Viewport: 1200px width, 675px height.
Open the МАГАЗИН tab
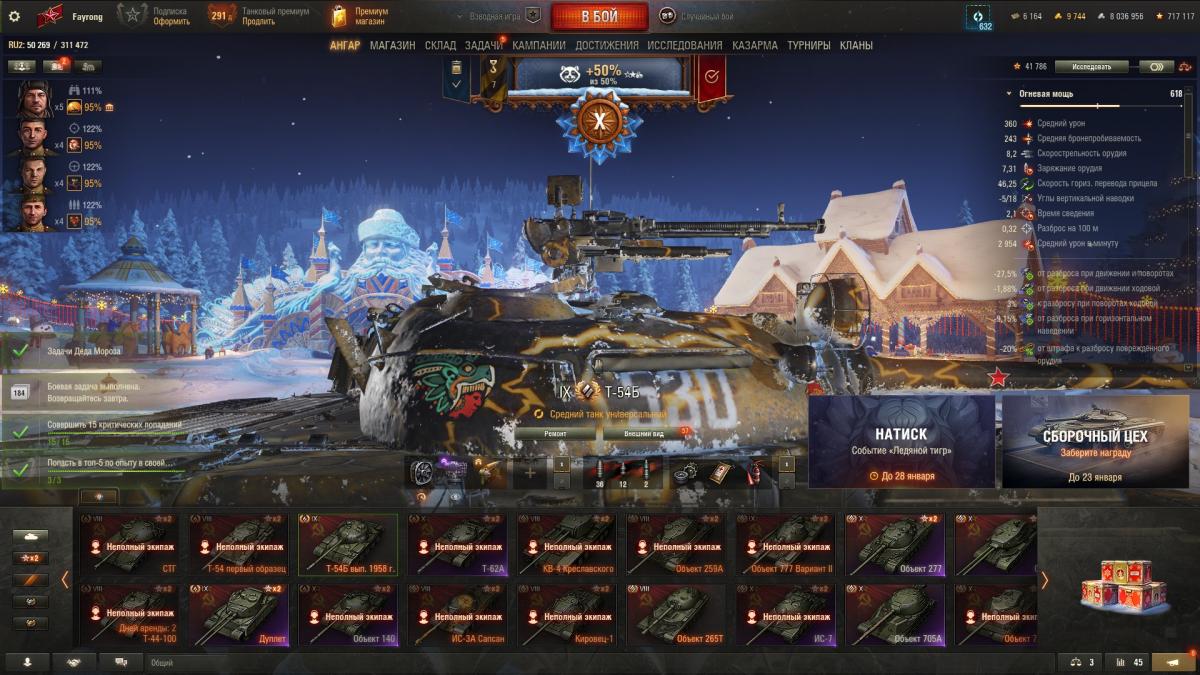[x=392, y=45]
